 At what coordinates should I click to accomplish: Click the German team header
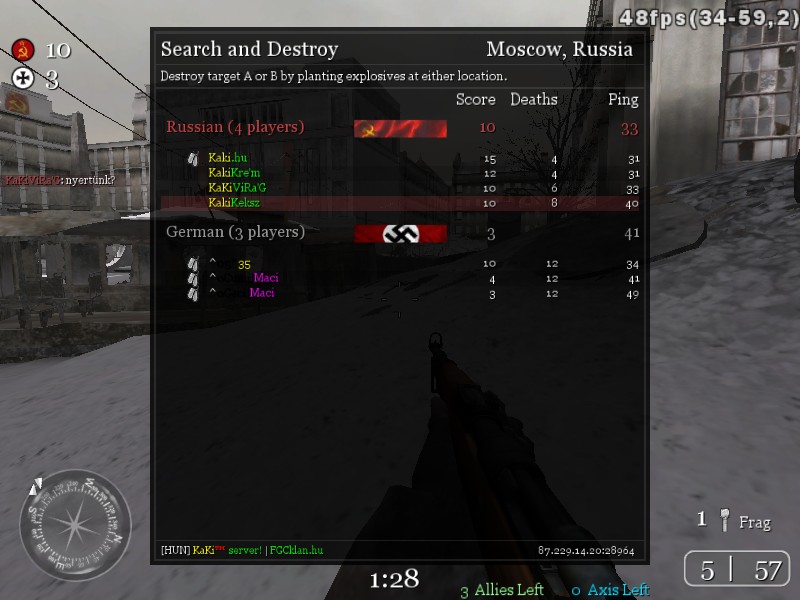tap(235, 232)
